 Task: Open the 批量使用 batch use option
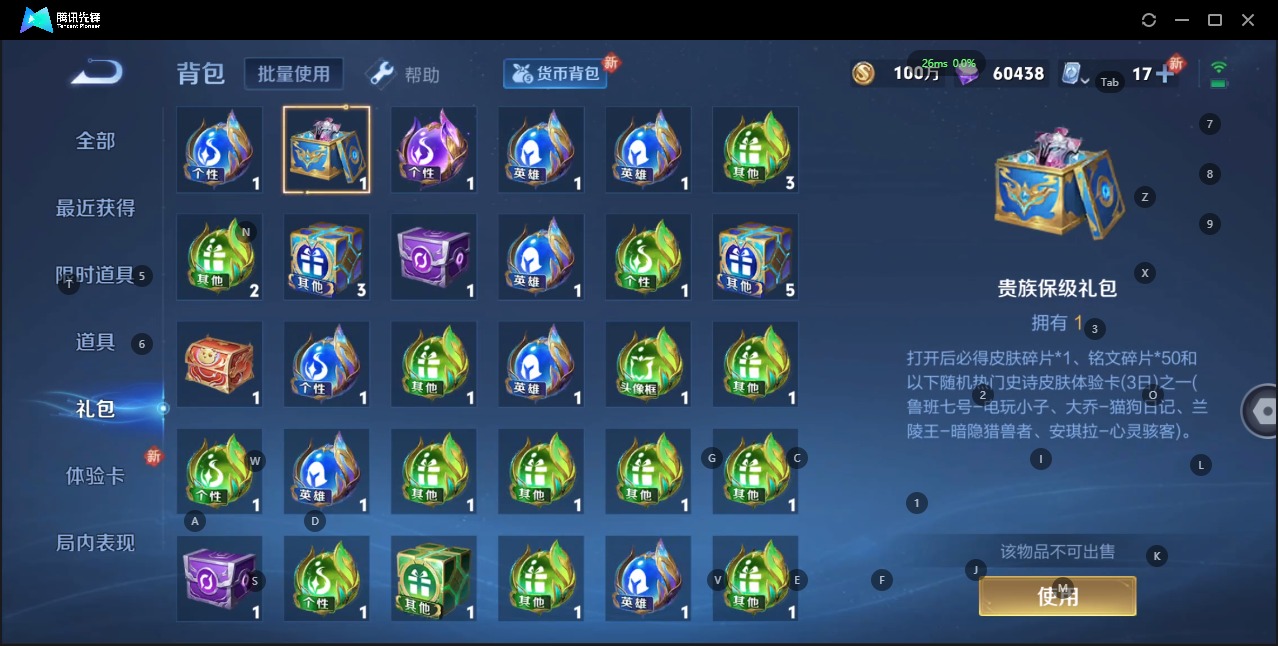(293, 74)
